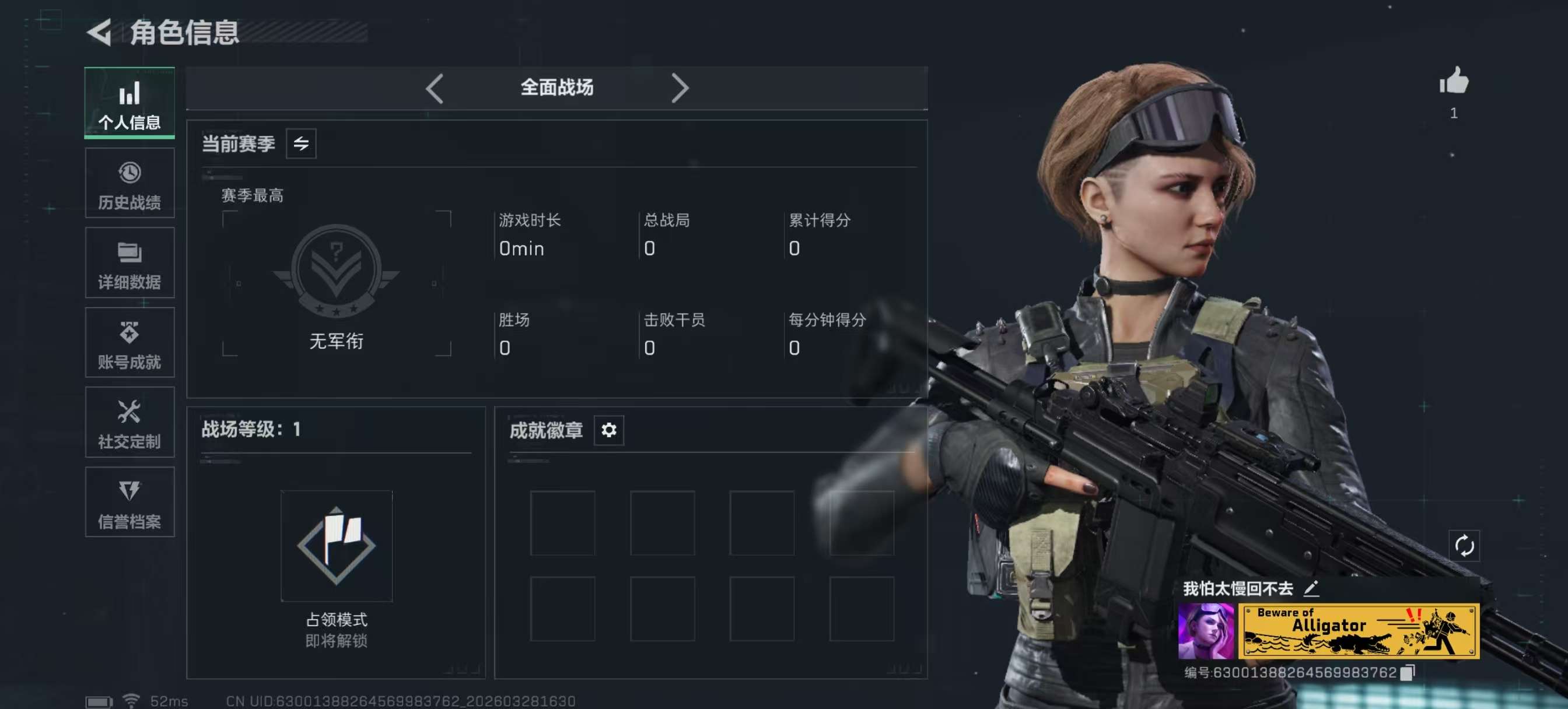Copy the player ID number

pyautogui.click(x=1406, y=672)
